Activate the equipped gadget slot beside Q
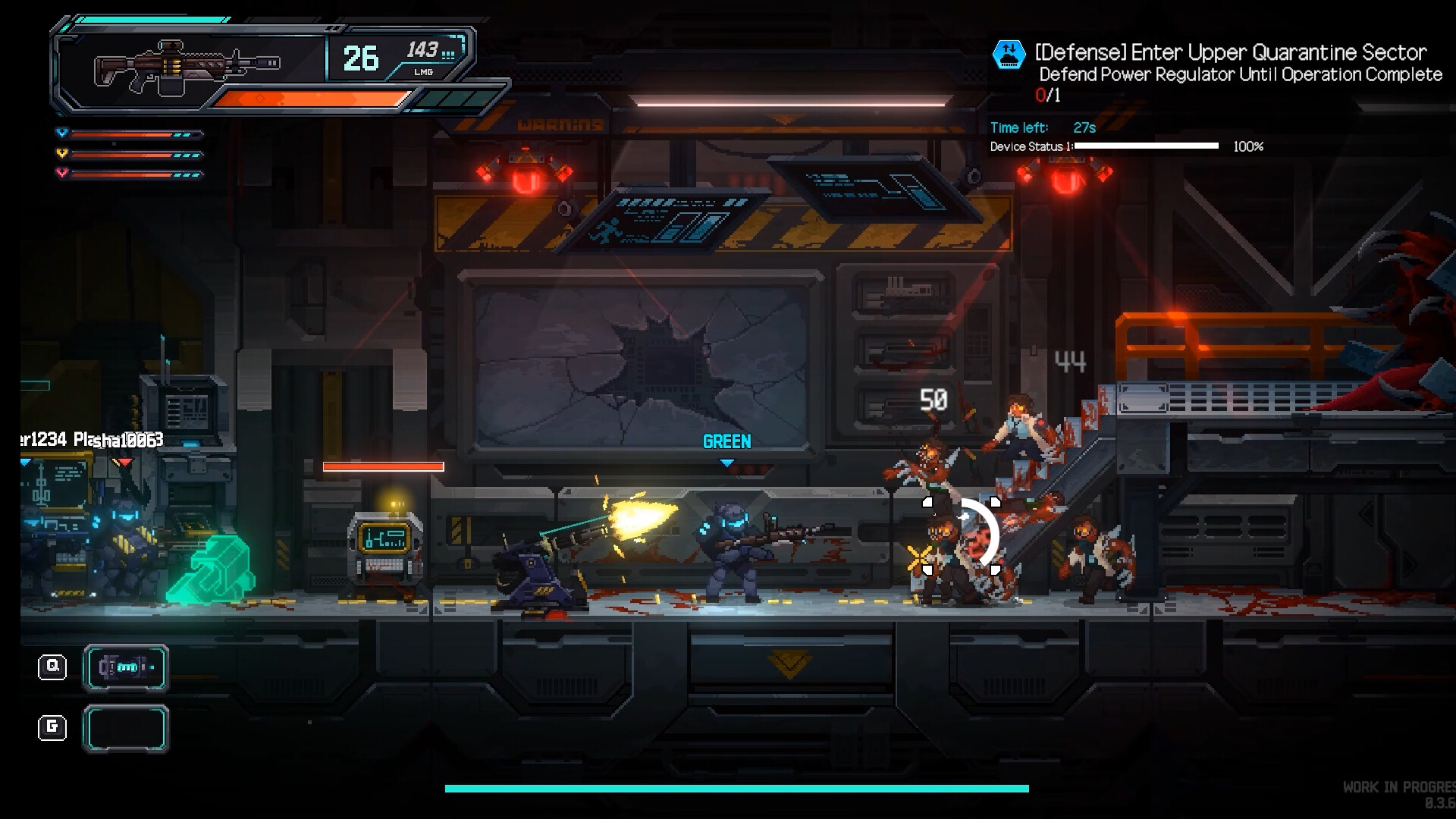Screen dimensions: 1456x819 (126, 668)
